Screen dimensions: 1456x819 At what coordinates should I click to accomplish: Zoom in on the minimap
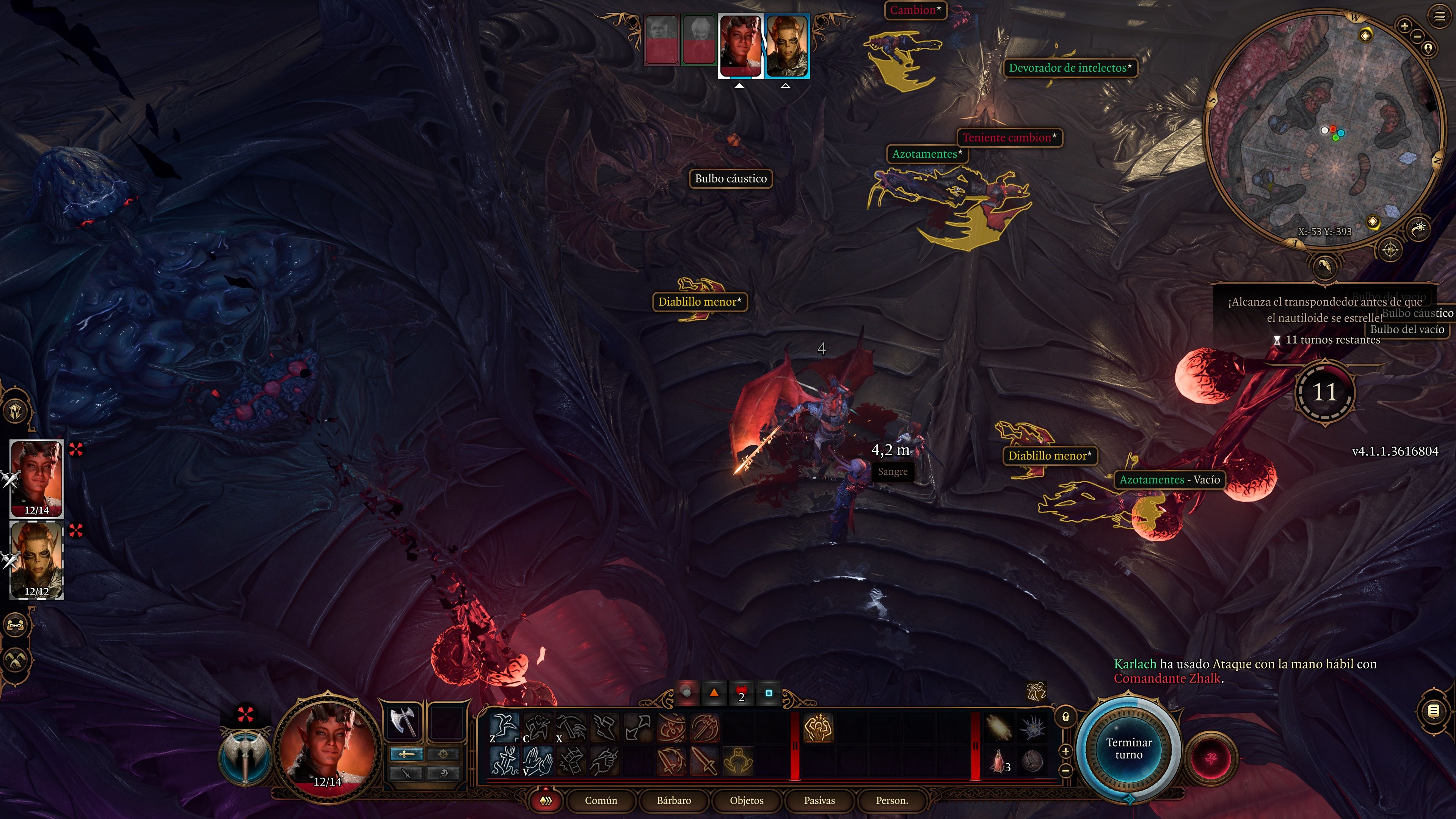1404,25
